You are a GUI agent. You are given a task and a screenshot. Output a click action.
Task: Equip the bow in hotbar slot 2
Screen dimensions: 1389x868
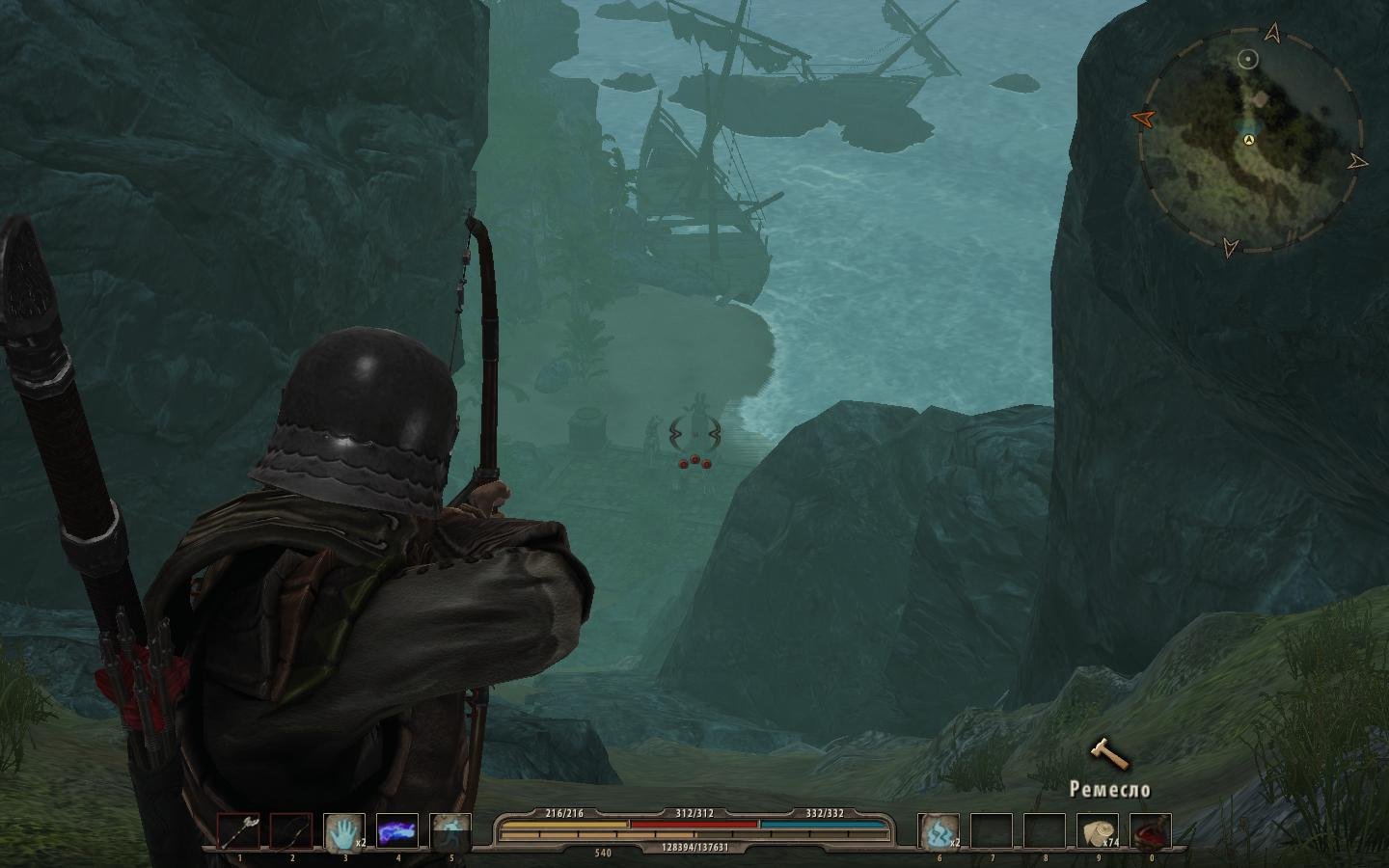(x=290, y=831)
